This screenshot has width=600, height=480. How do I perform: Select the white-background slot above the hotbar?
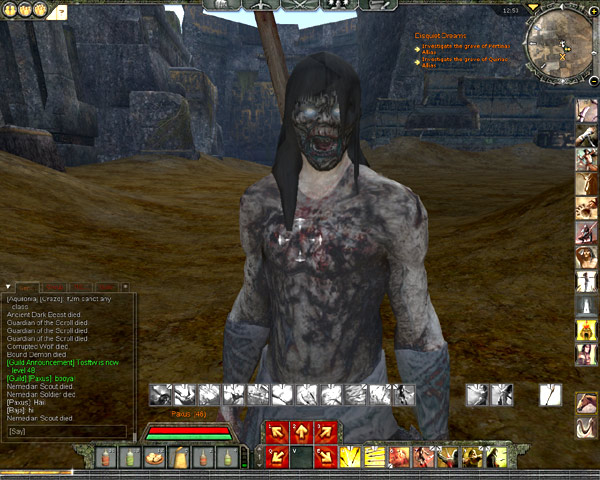(x=550, y=395)
